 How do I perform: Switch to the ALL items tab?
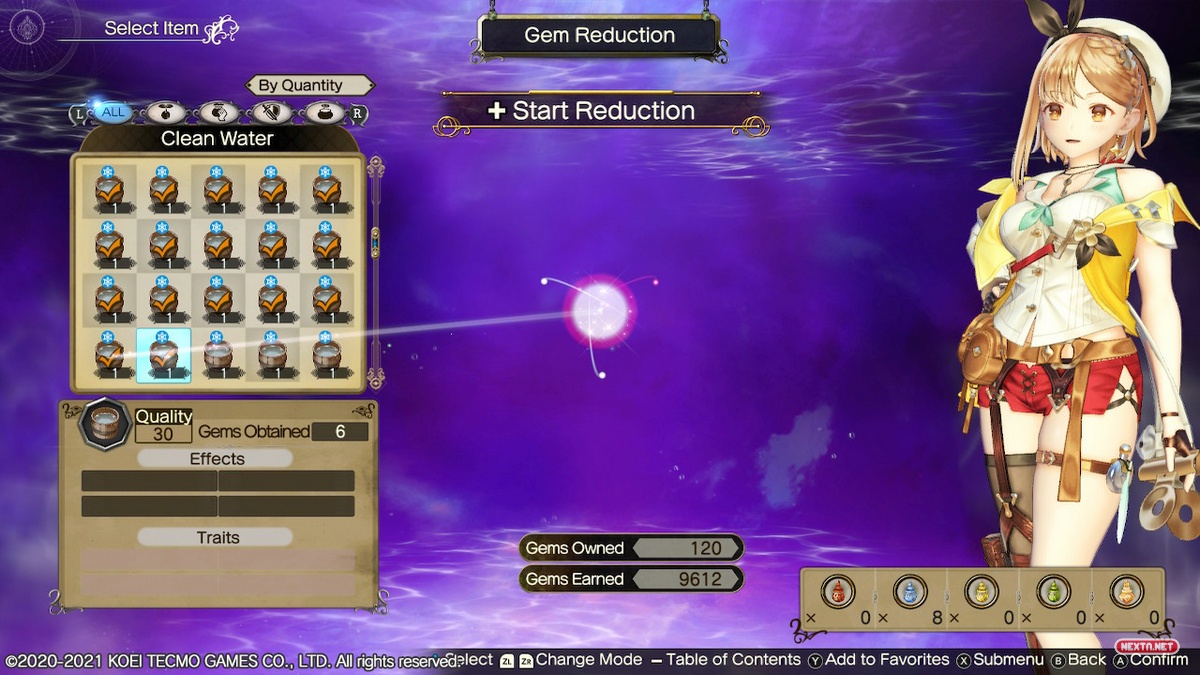[x=113, y=112]
